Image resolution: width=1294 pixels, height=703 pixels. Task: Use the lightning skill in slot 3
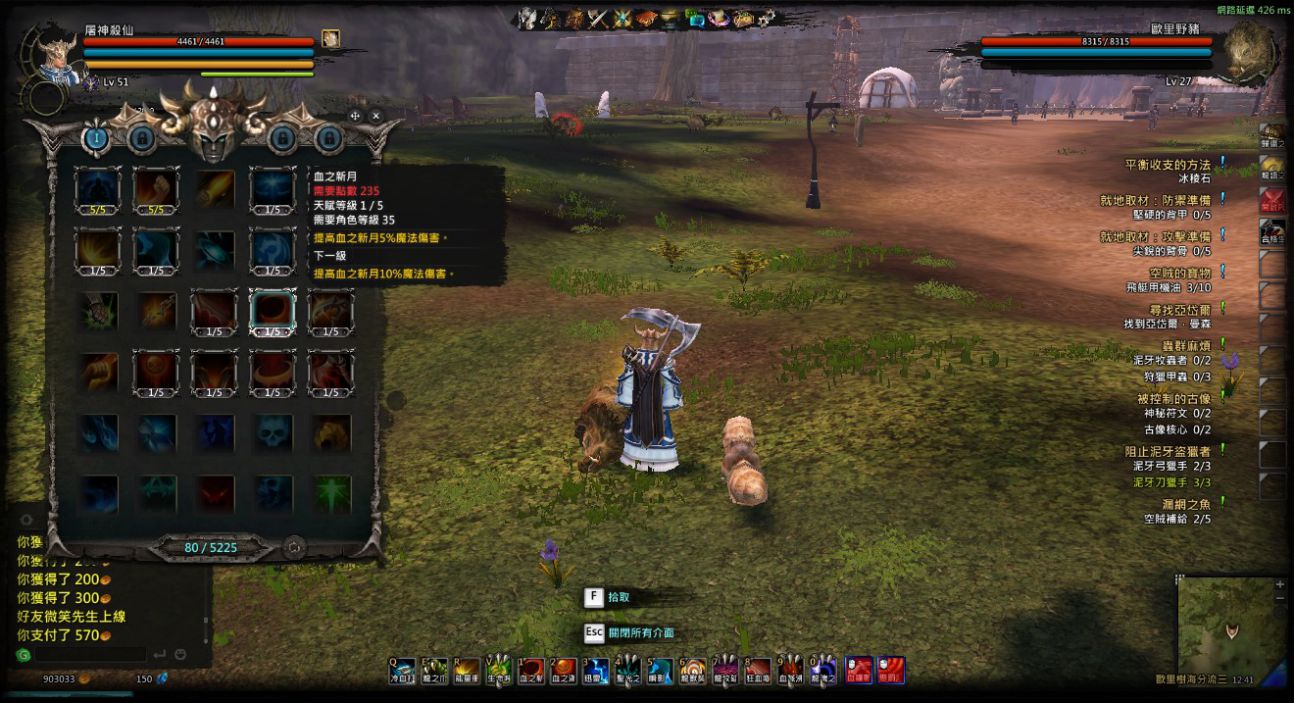pos(597,670)
